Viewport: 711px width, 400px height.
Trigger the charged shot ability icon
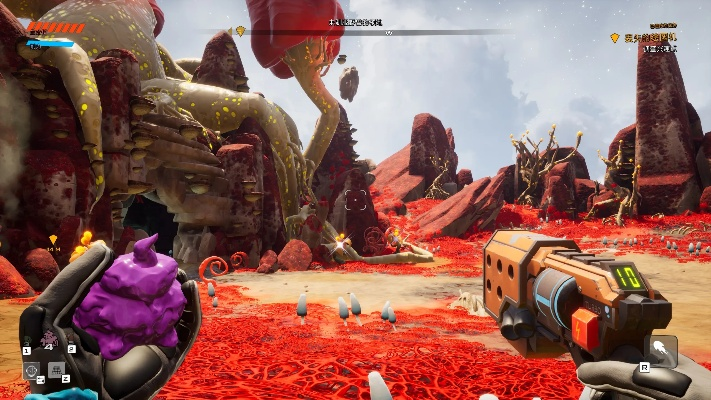661,350
